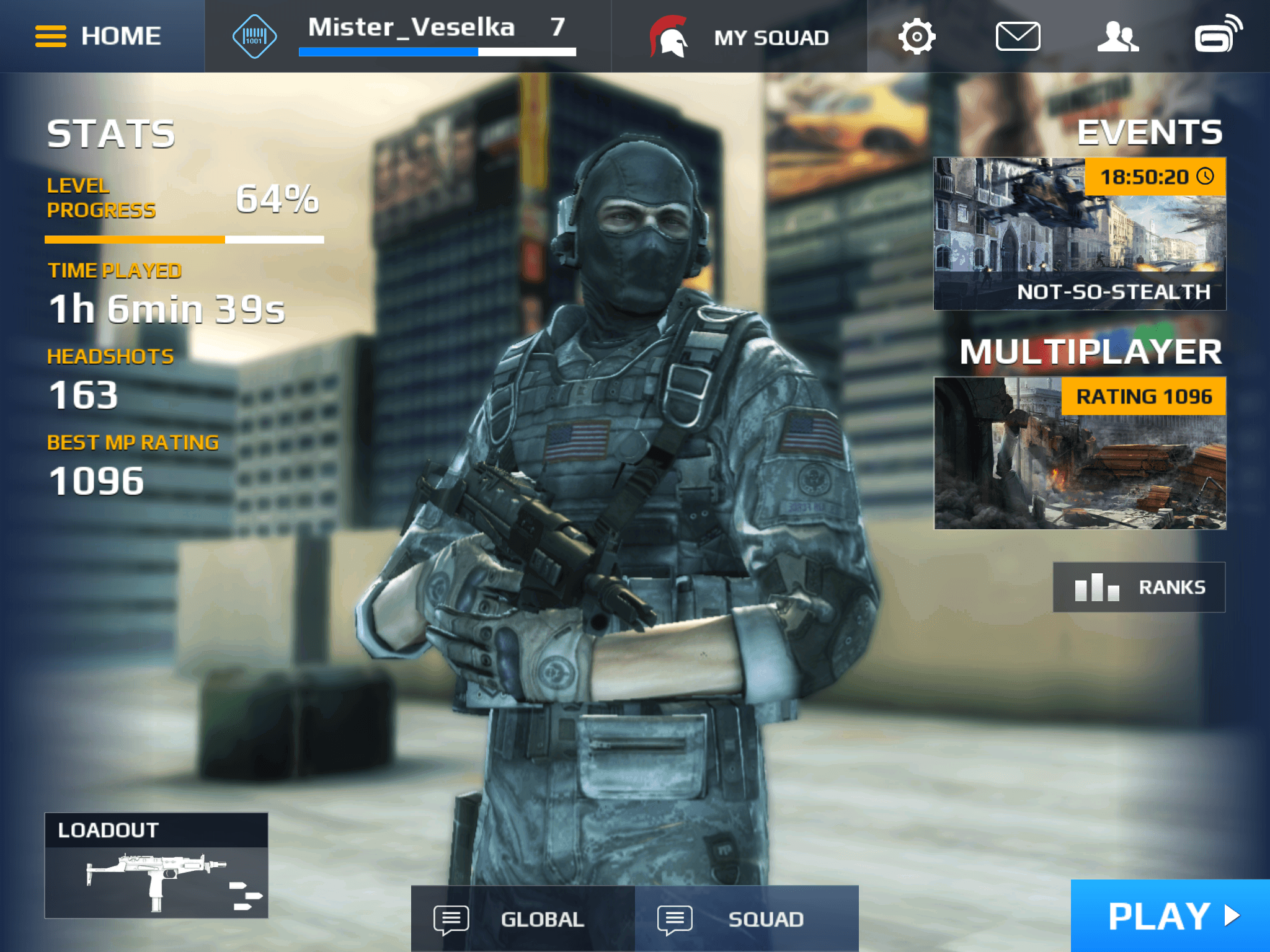Click the player profile badge emblem
Image resolution: width=1270 pixels, height=952 pixels.
click(255, 35)
